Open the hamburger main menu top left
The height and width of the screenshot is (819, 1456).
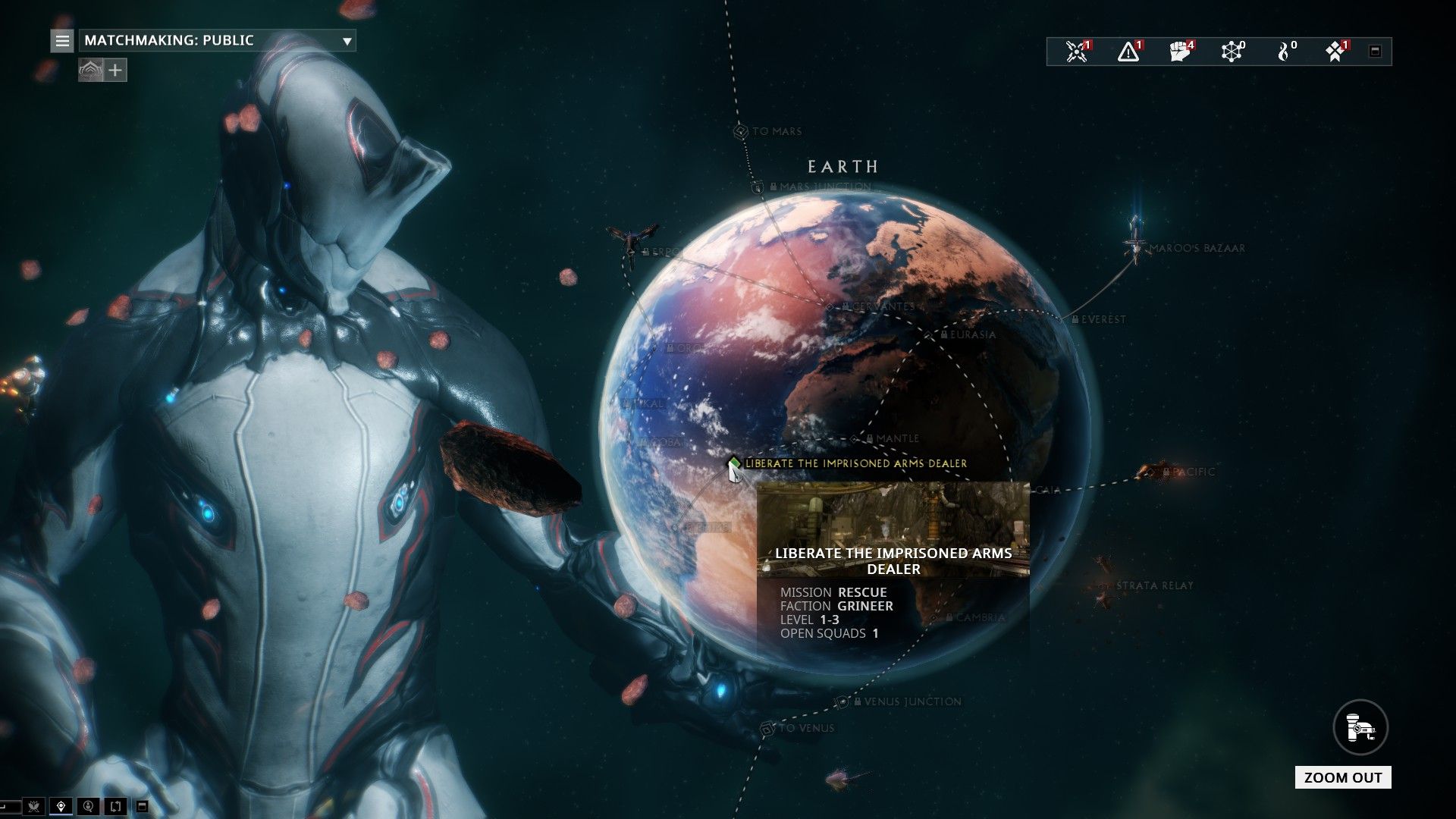coord(61,41)
